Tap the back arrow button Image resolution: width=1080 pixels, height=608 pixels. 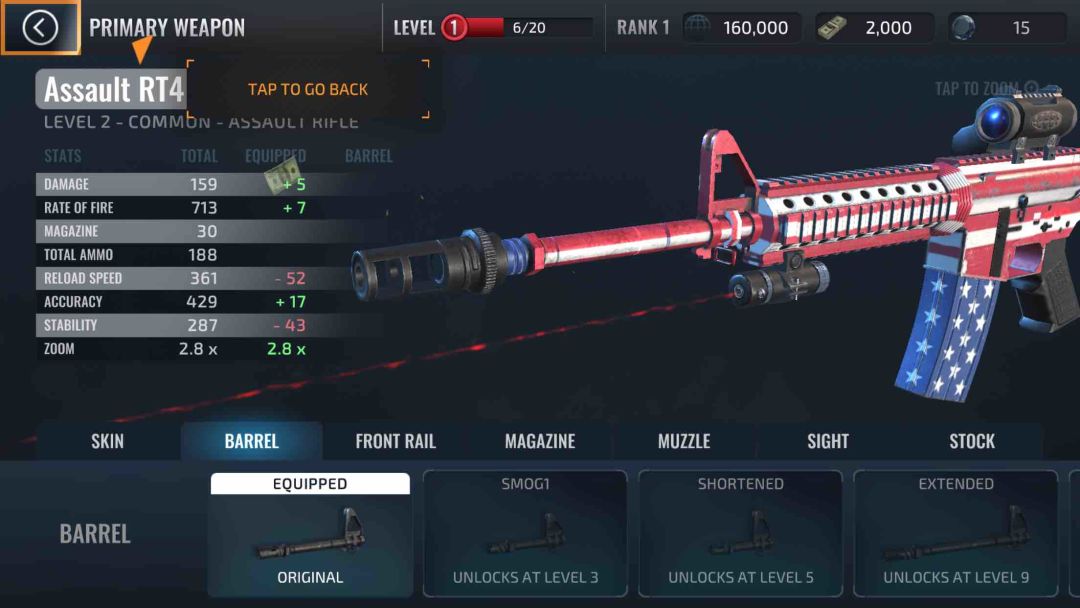click(x=40, y=28)
